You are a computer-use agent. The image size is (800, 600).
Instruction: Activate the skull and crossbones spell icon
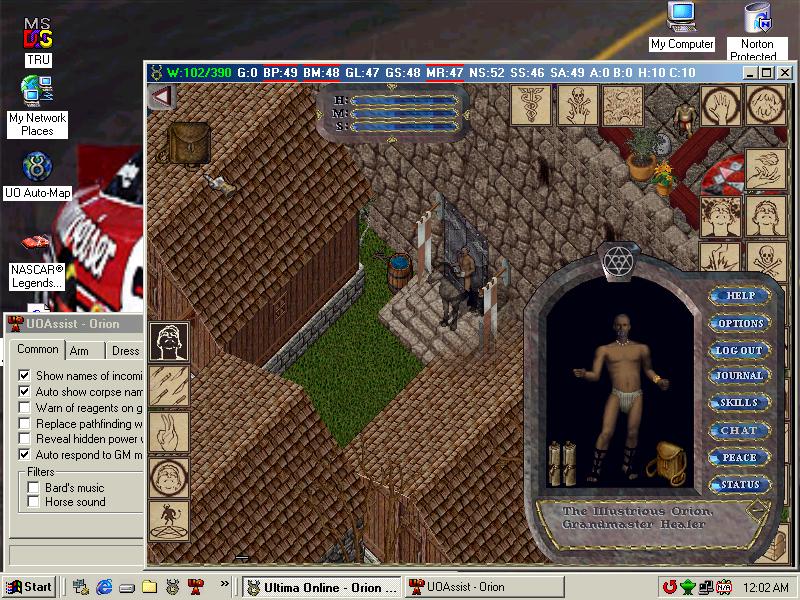tap(578, 106)
